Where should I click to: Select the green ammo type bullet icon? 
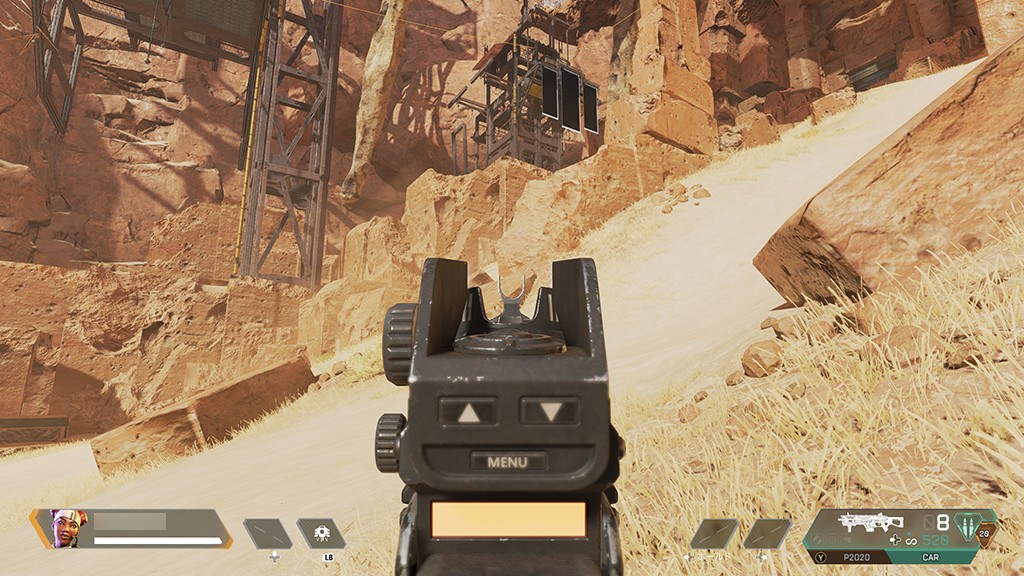(967, 525)
